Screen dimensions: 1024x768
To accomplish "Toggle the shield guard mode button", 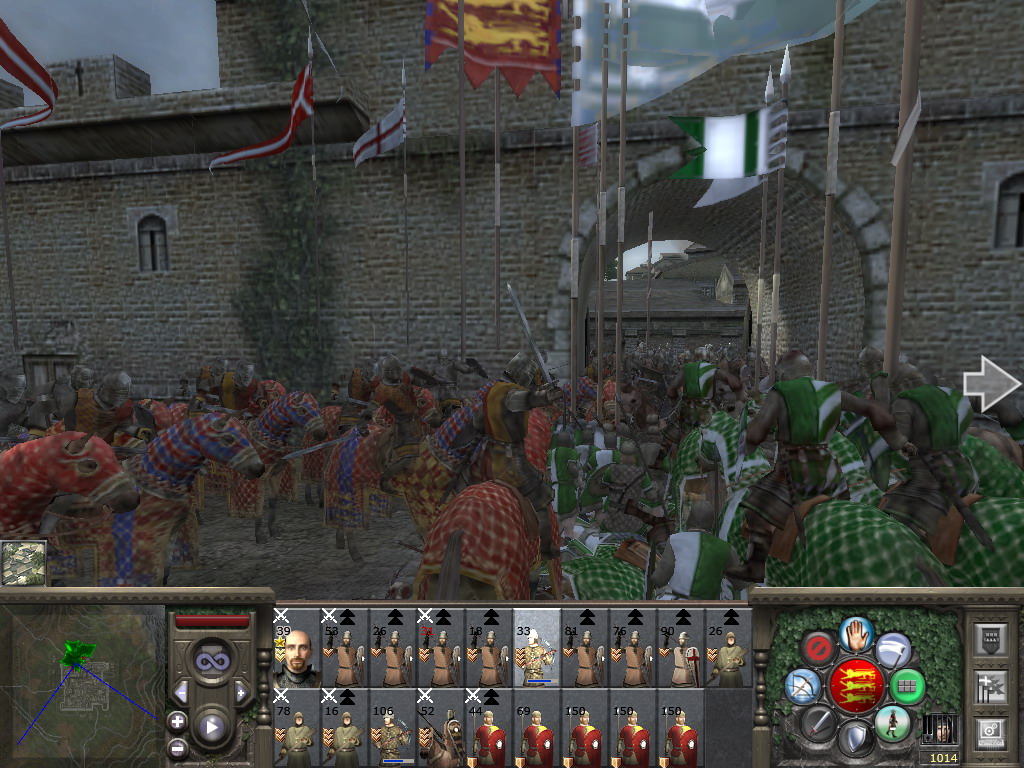I will click(855, 740).
